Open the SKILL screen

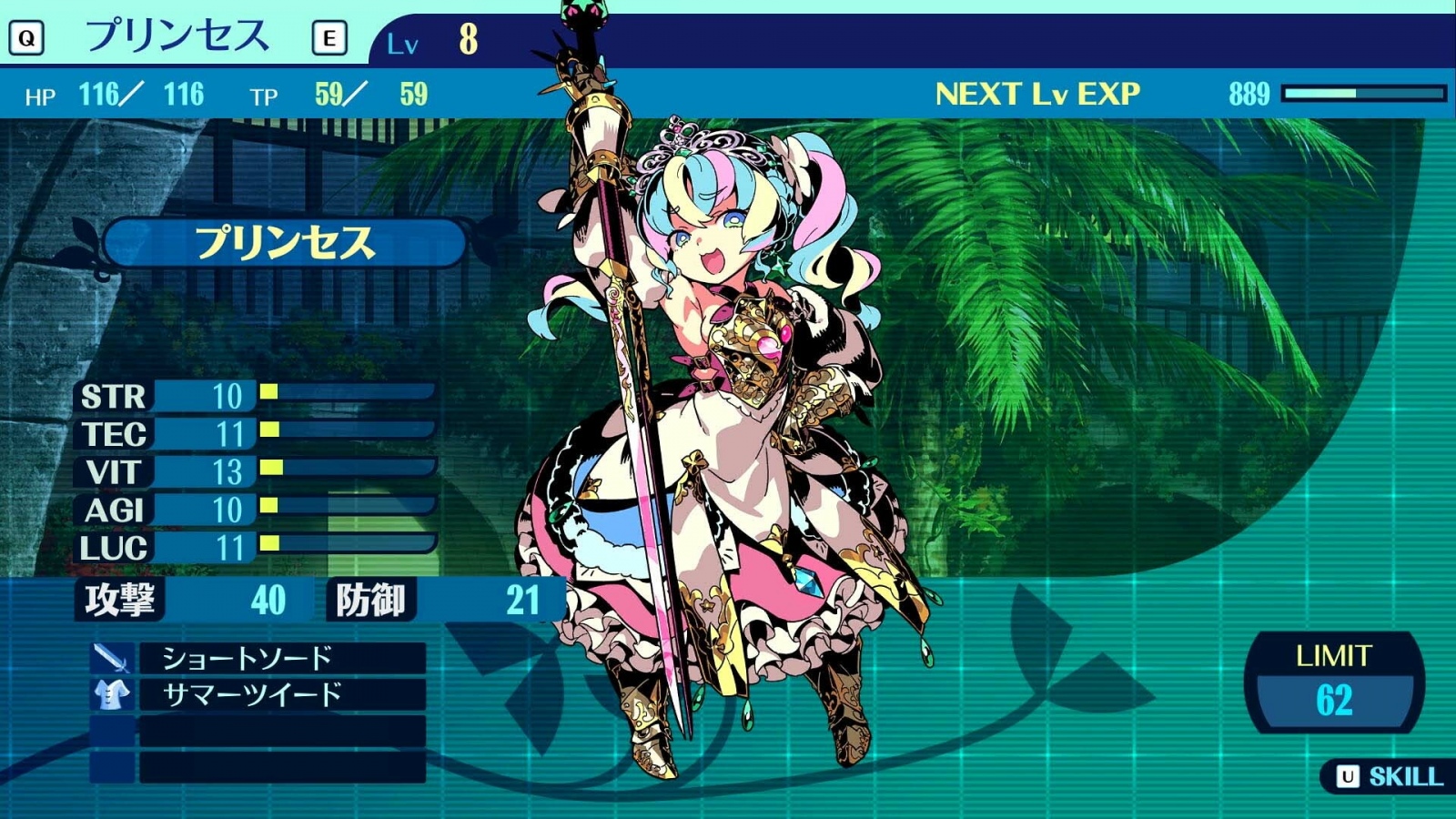click(x=1390, y=776)
